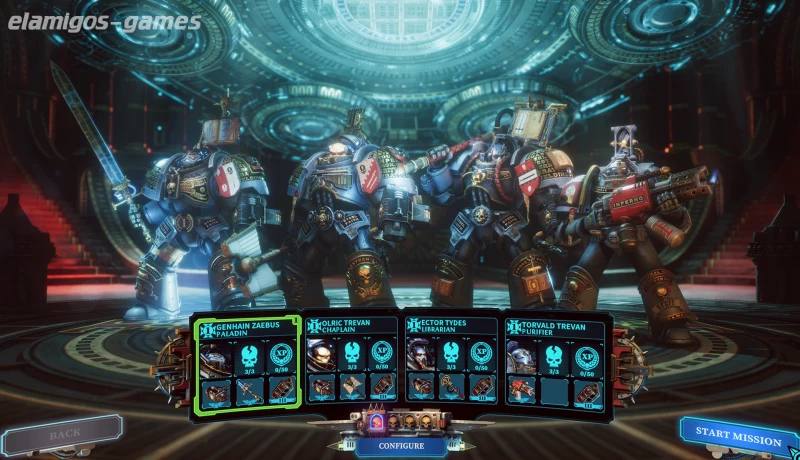The width and height of the screenshot is (800, 460).
Task: Start the mission
Action: coord(738,438)
